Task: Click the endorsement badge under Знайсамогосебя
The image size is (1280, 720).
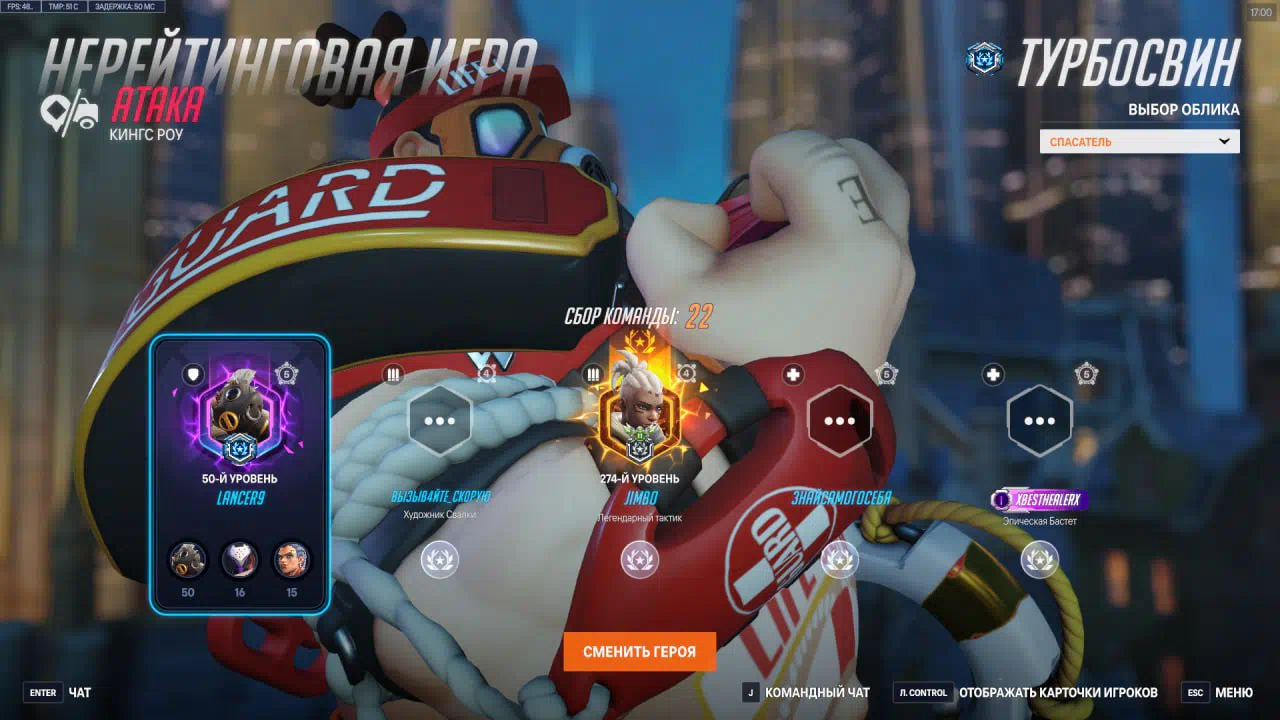Action: point(839,560)
